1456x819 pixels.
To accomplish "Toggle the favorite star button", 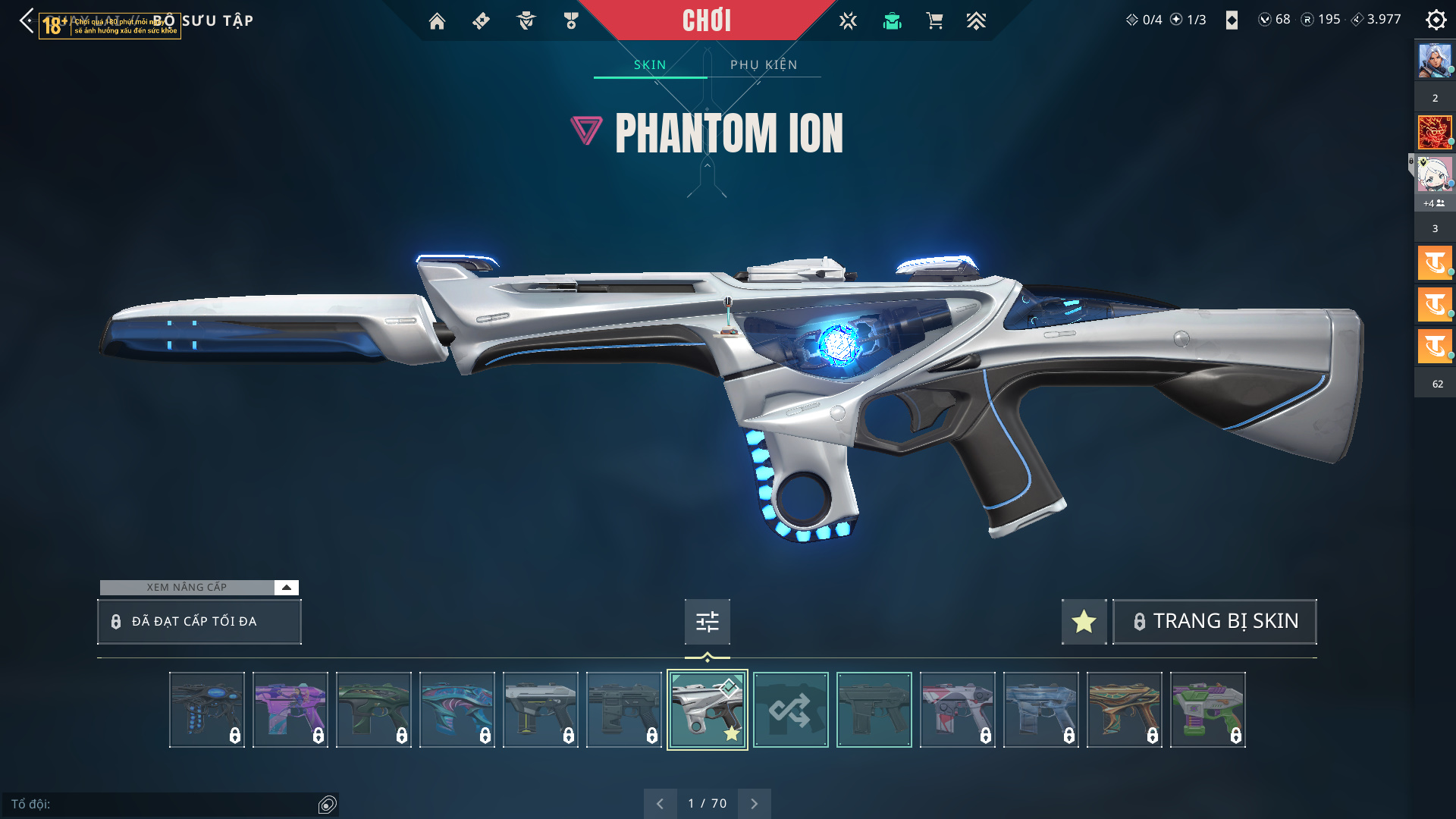I will 1084,622.
